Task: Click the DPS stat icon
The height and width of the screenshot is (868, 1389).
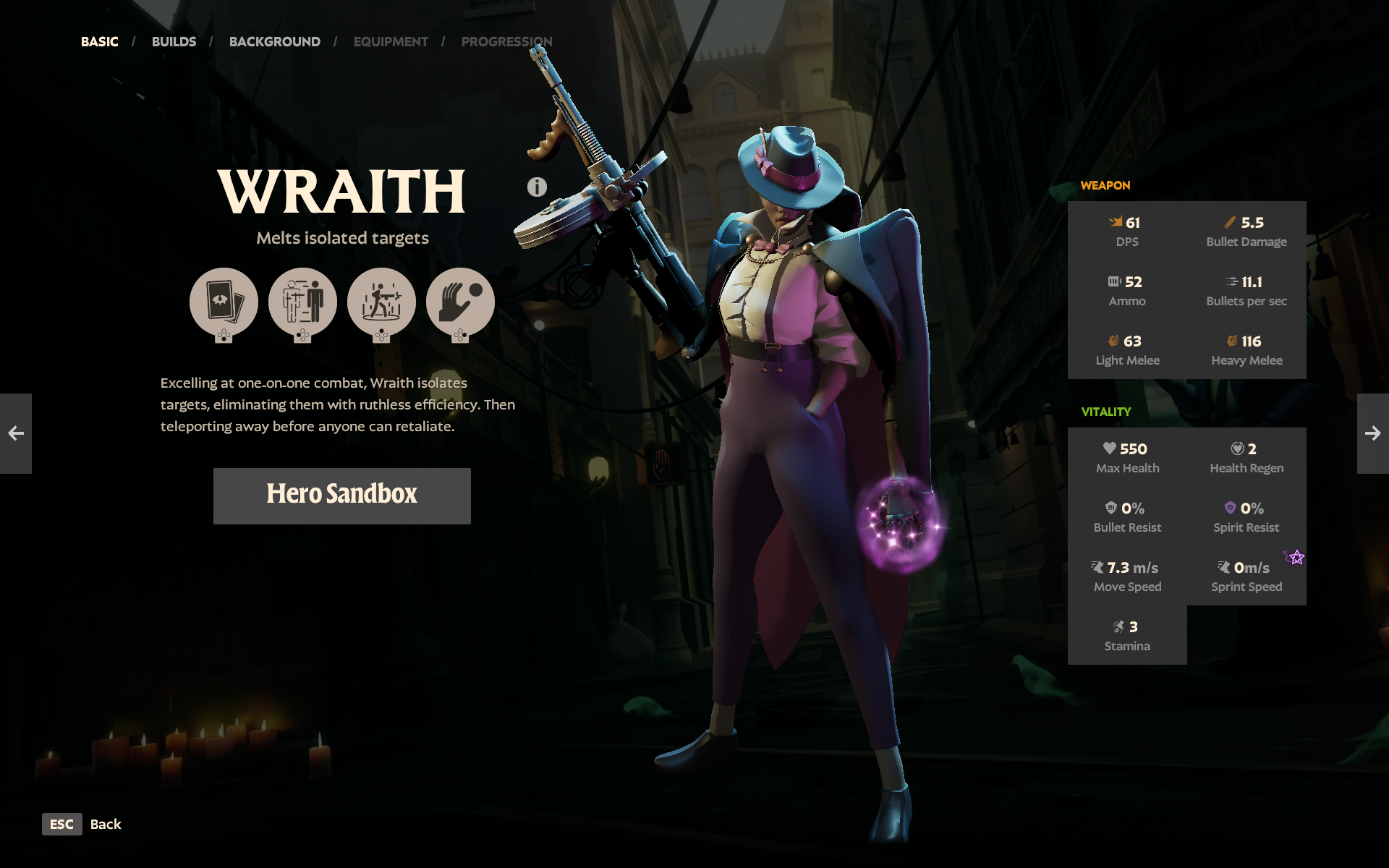Action: 1117,222
